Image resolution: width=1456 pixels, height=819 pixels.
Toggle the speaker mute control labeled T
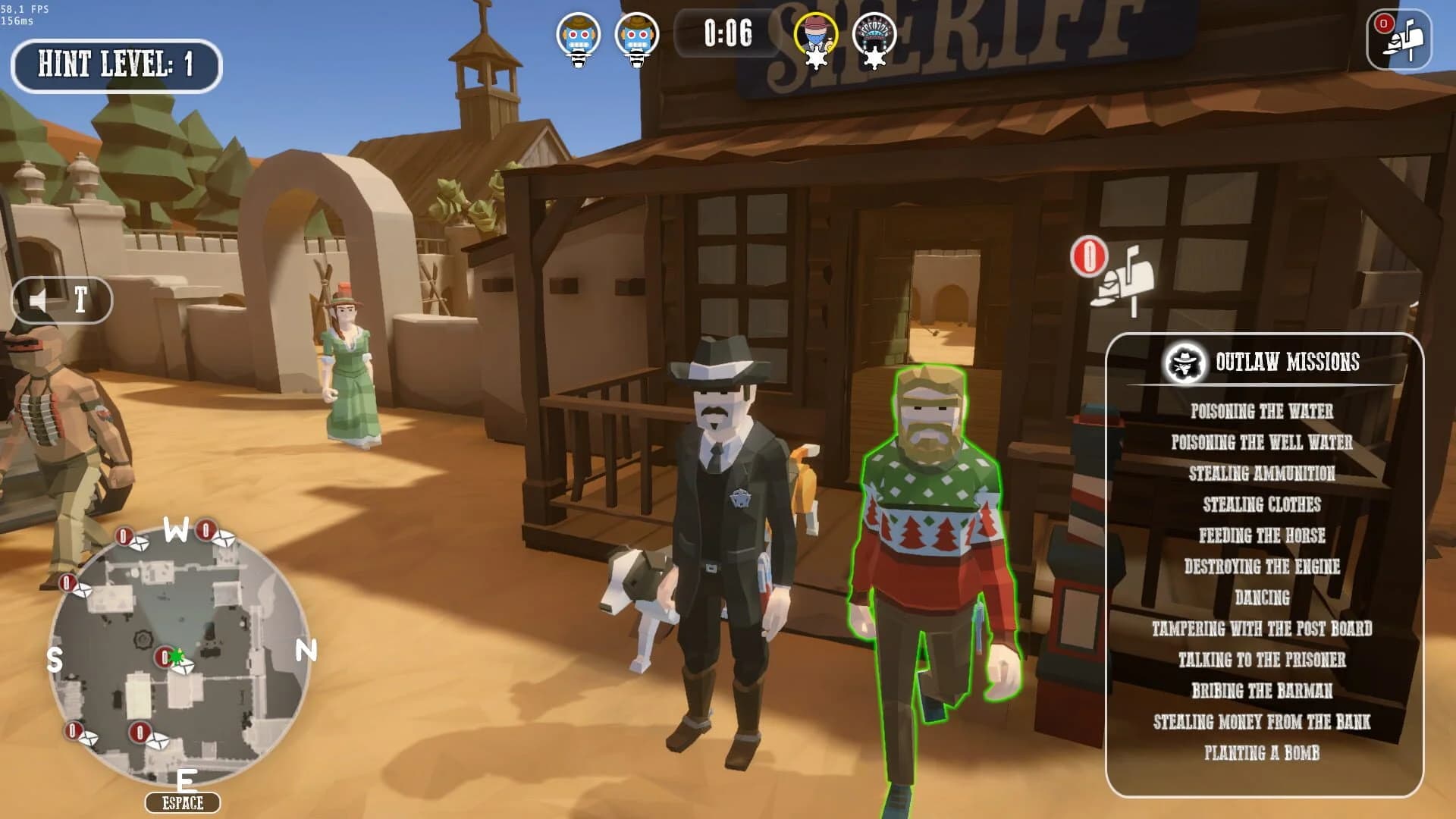click(64, 300)
